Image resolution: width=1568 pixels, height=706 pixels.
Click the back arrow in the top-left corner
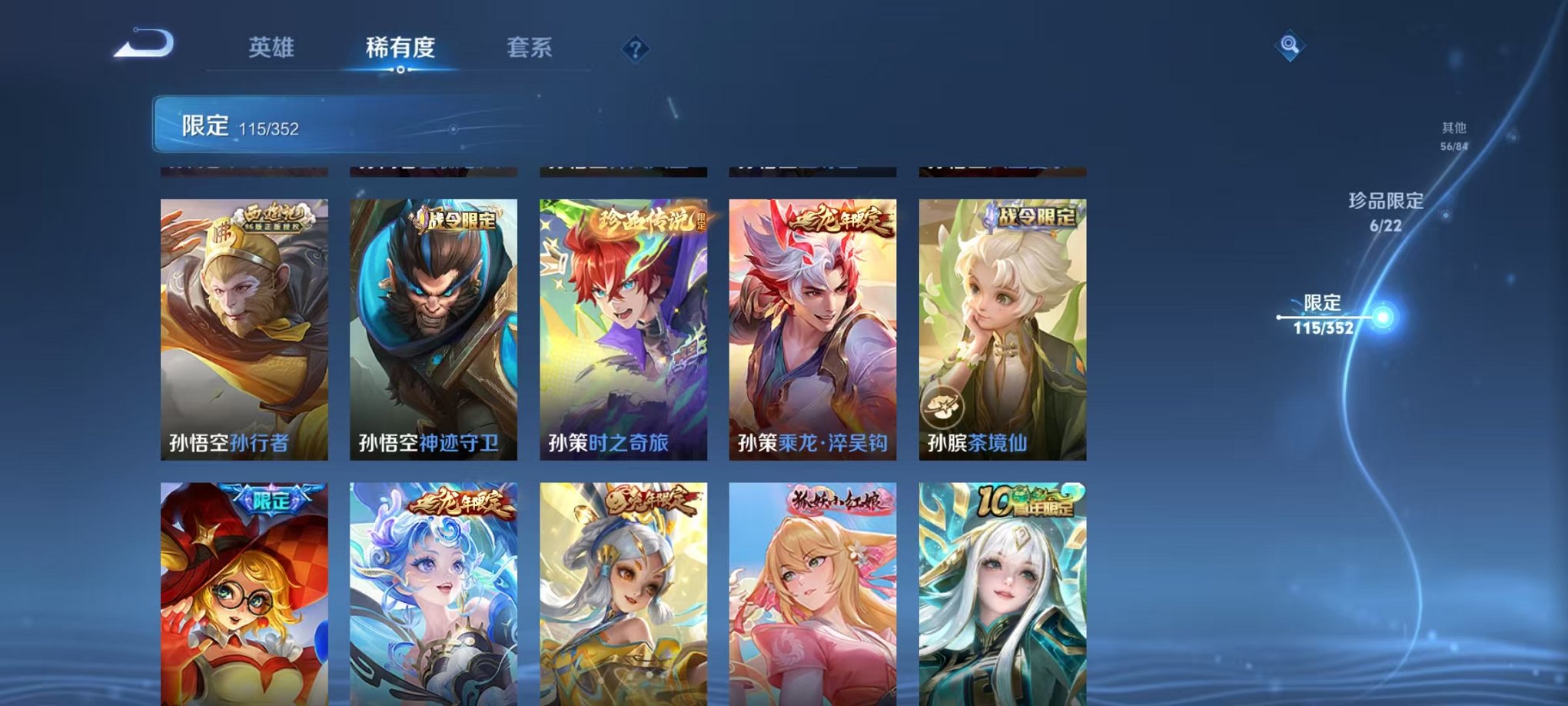[142, 46]
